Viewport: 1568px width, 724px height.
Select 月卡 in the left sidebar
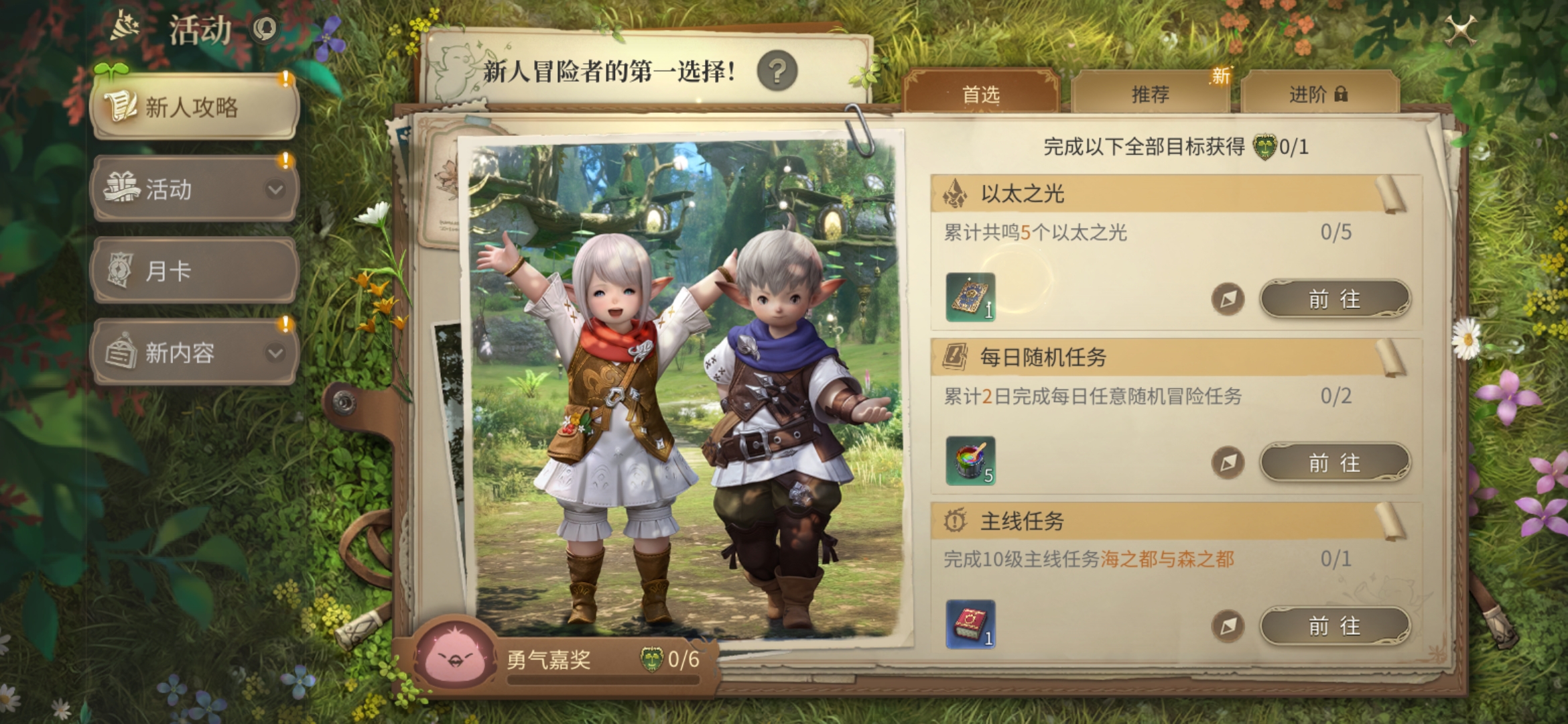193,271
